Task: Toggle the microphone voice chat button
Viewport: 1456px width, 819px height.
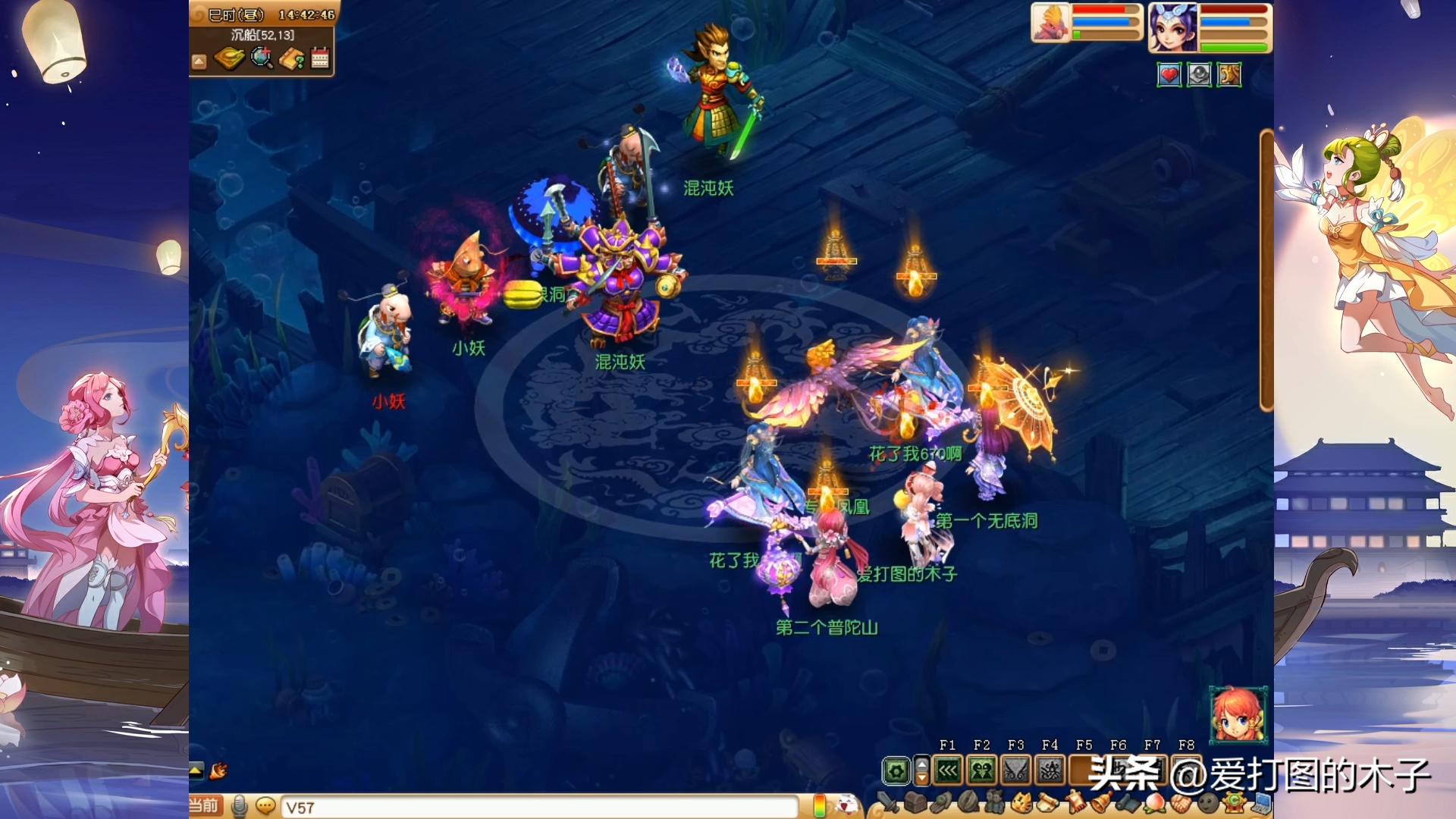Action: (x=240, y=806)
